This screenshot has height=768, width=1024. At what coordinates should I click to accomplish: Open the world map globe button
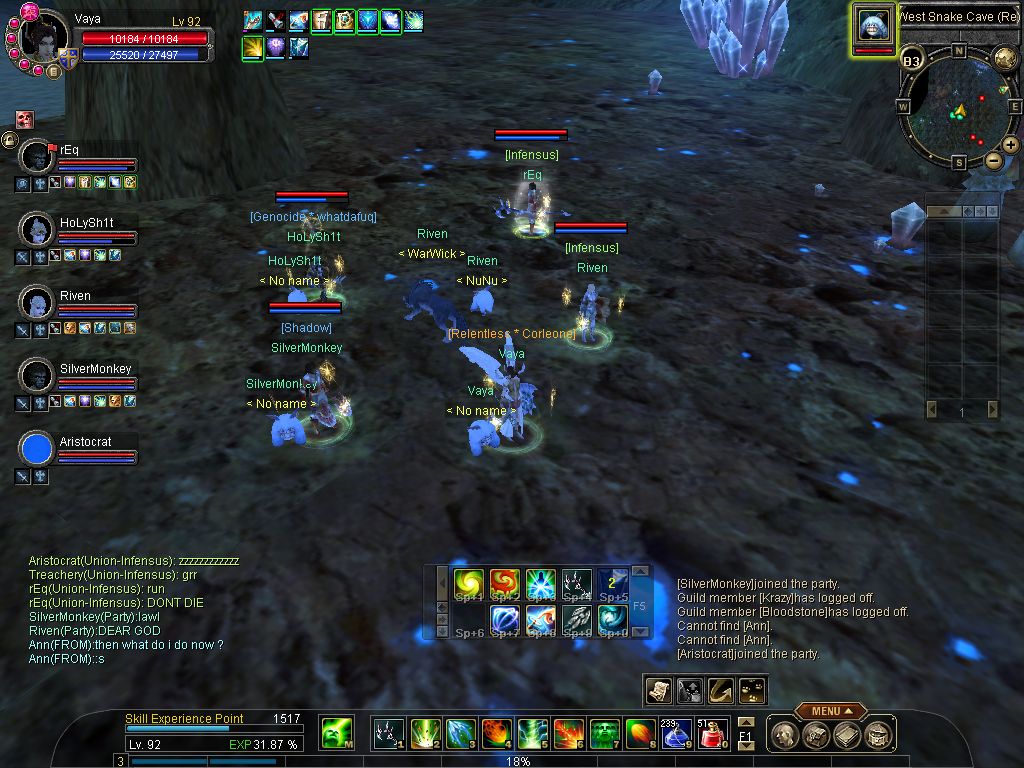[x=1005, y=58]
